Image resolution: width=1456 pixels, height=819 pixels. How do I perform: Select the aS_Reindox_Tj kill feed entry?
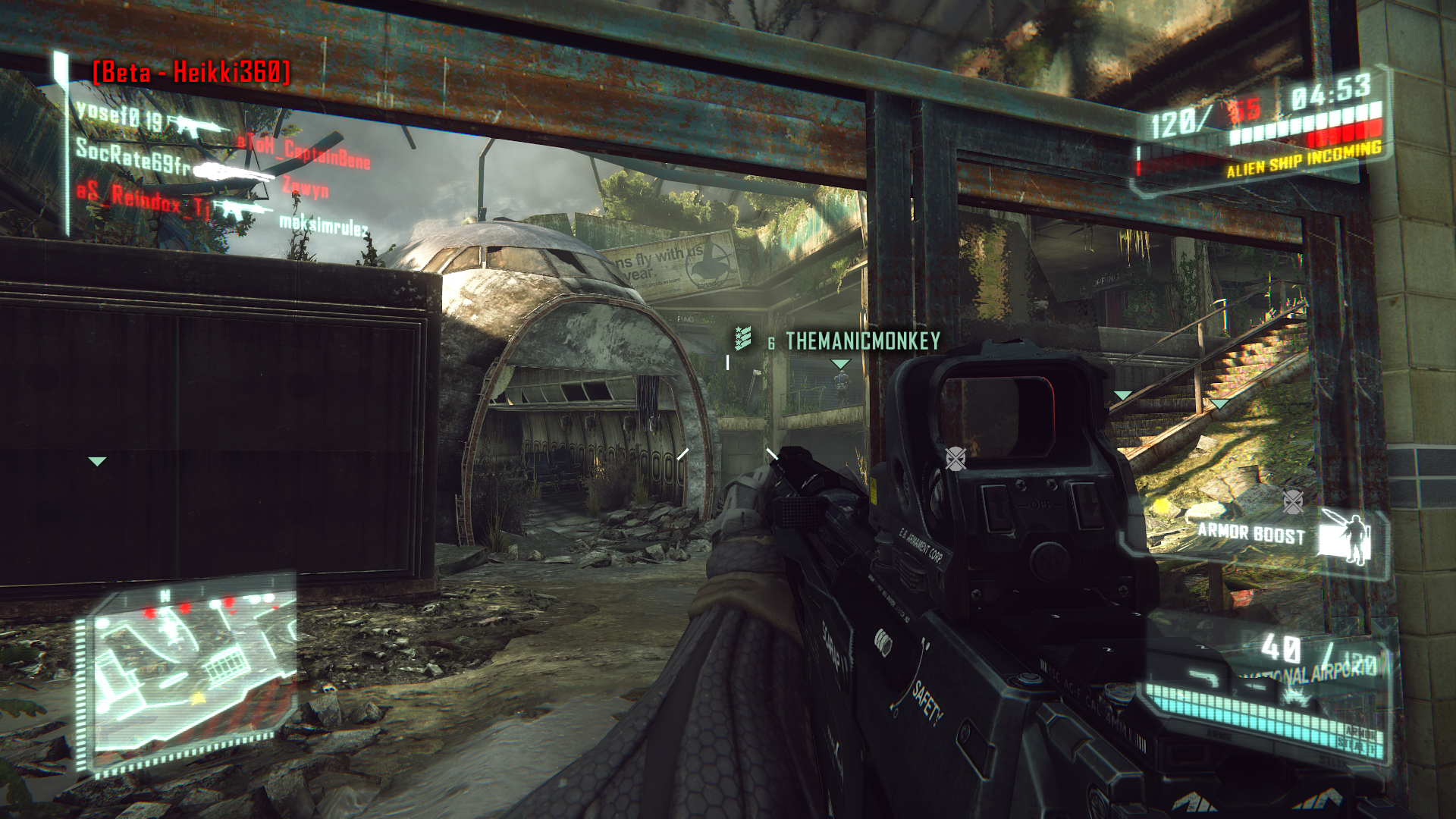(143, 199)
